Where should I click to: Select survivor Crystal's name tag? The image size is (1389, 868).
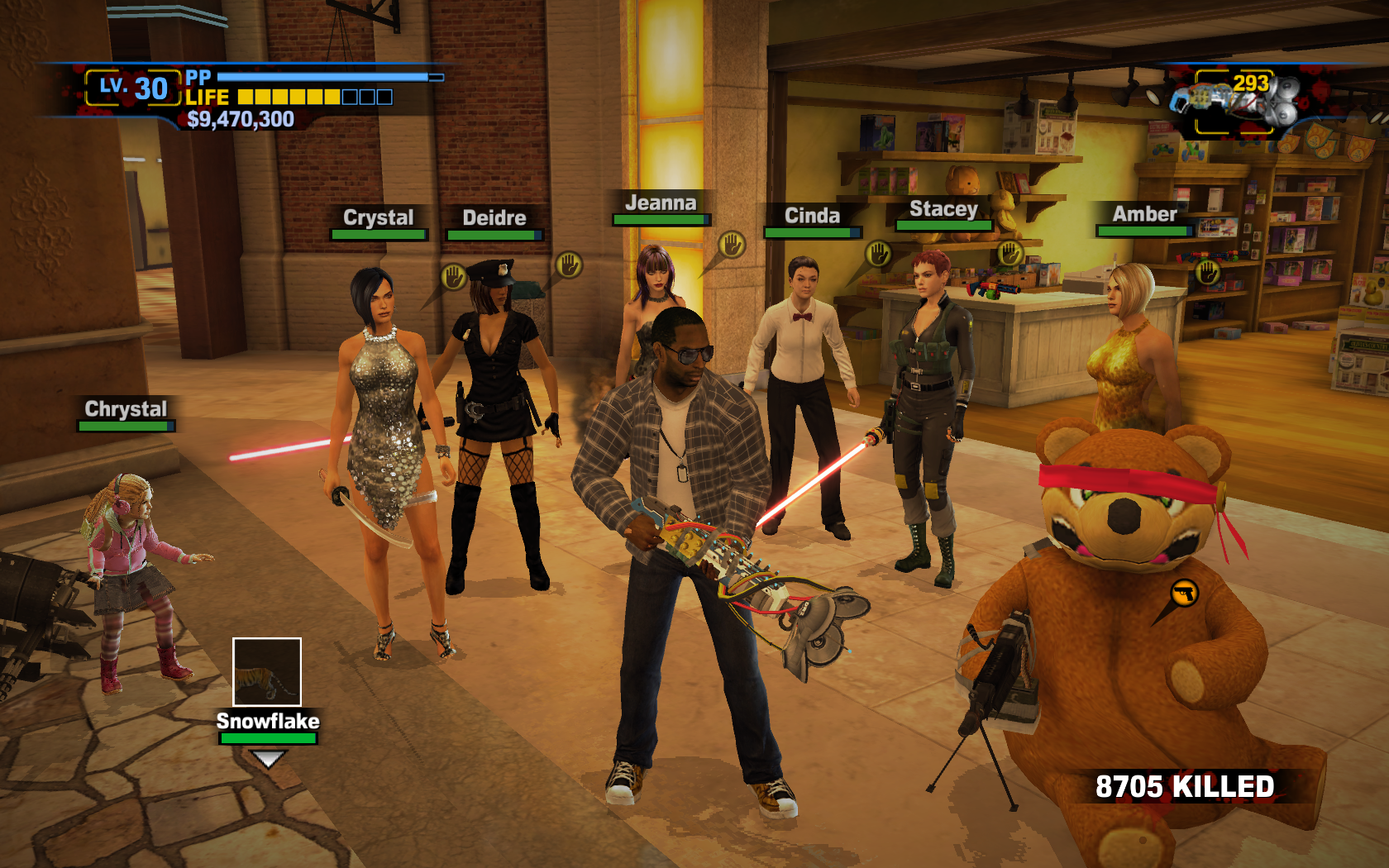point(379,218)
